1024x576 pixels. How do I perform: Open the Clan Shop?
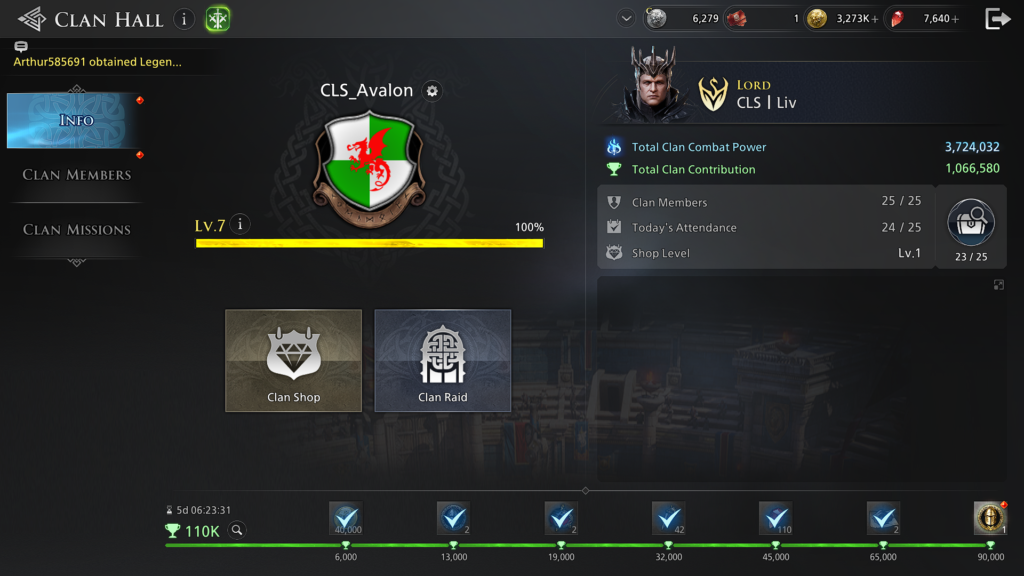click(x=293, y=360)
